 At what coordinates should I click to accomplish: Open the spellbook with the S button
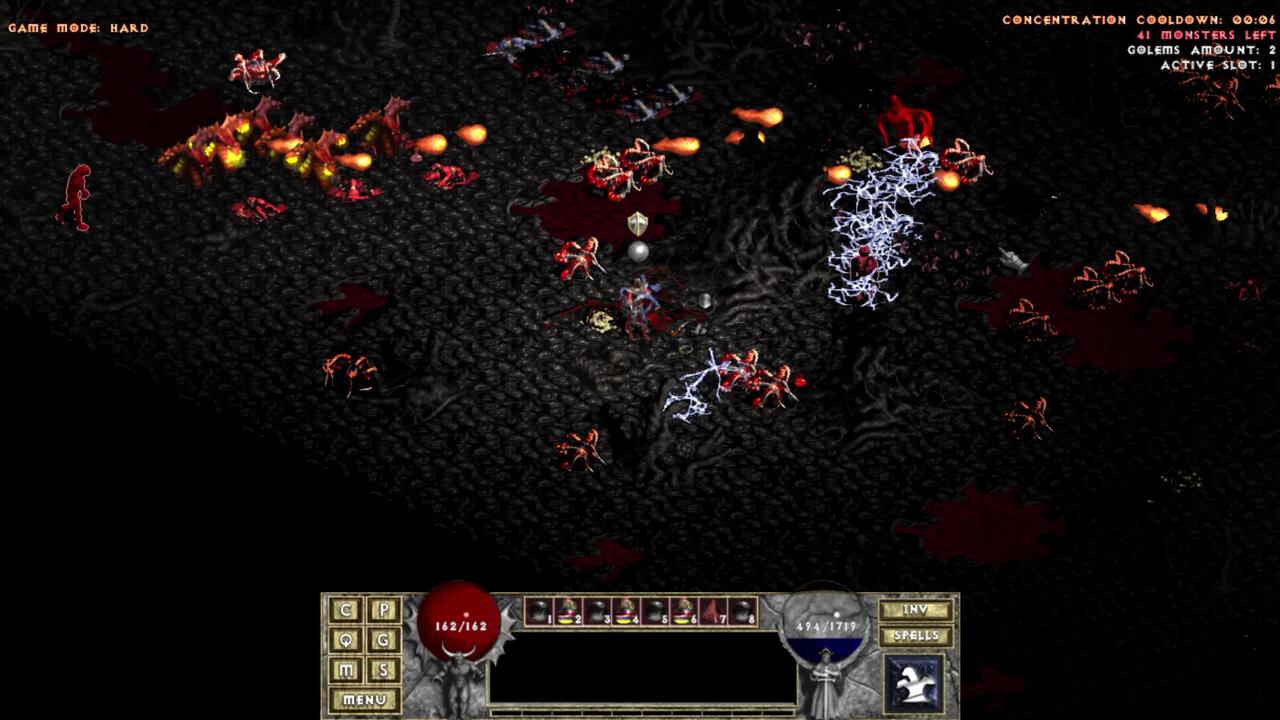(383, 670)
